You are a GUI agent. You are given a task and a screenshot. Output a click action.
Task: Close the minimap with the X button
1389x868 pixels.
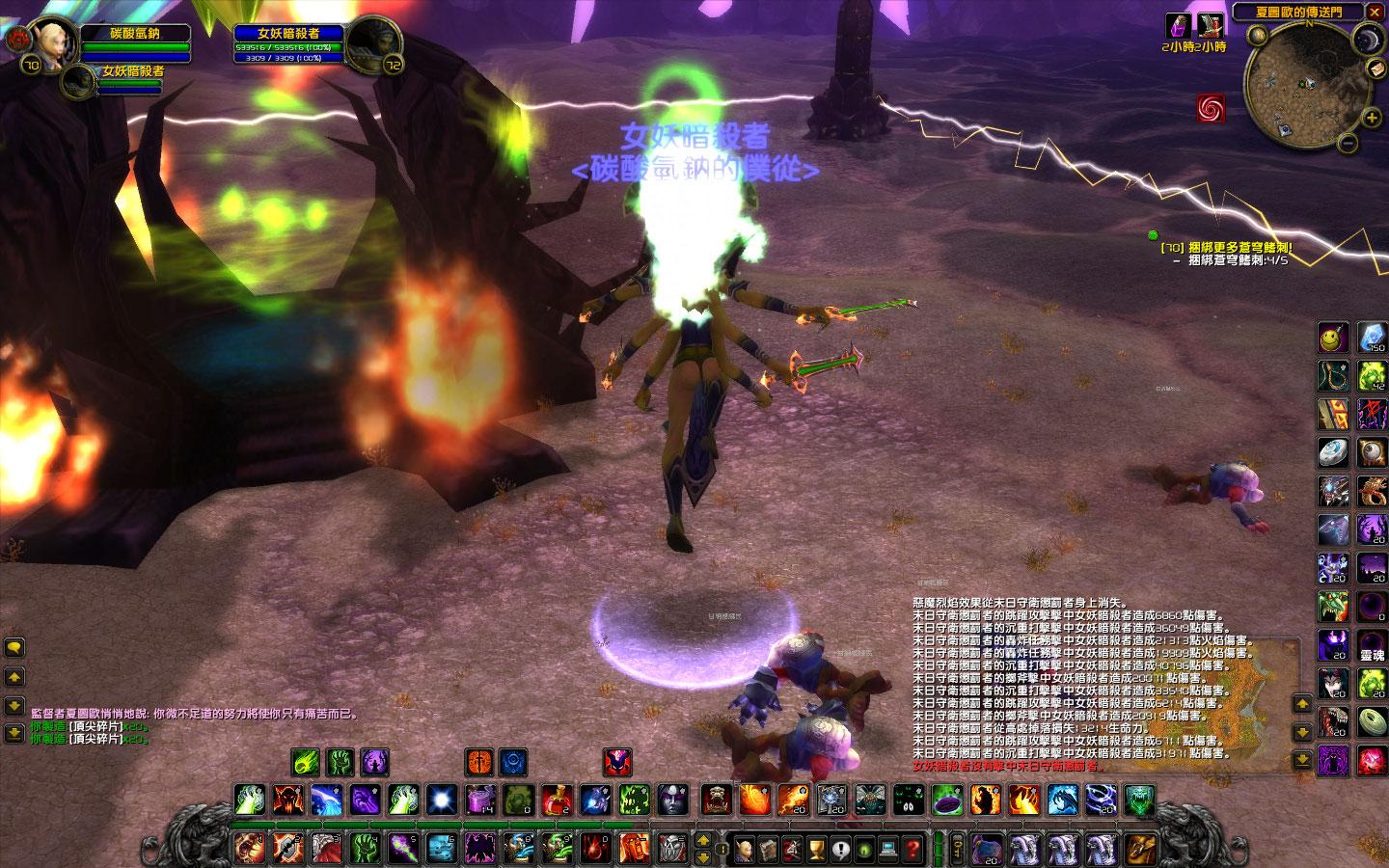(x=1374, y=12)
